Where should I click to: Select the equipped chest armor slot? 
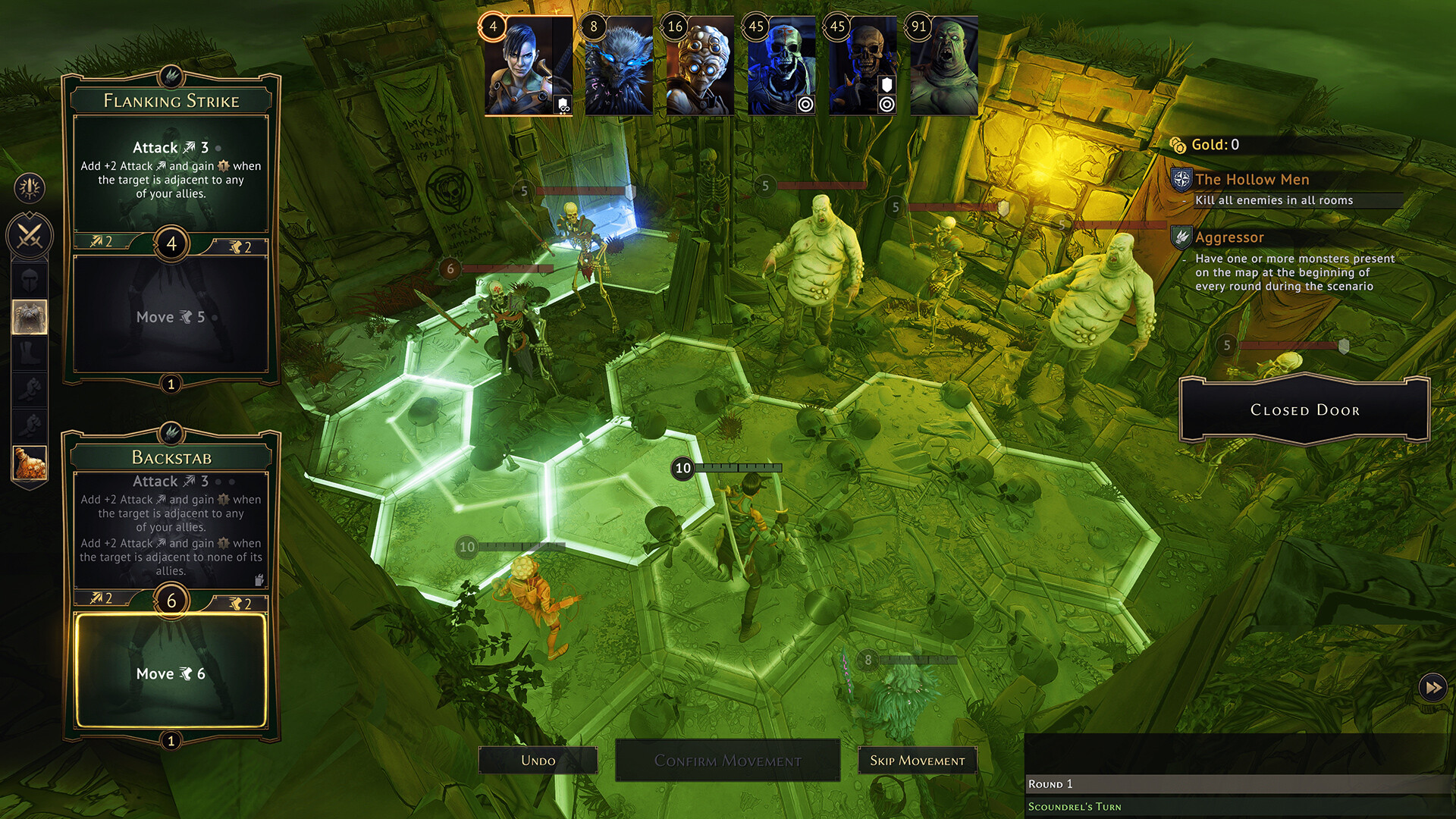click(x=29, y=317)
